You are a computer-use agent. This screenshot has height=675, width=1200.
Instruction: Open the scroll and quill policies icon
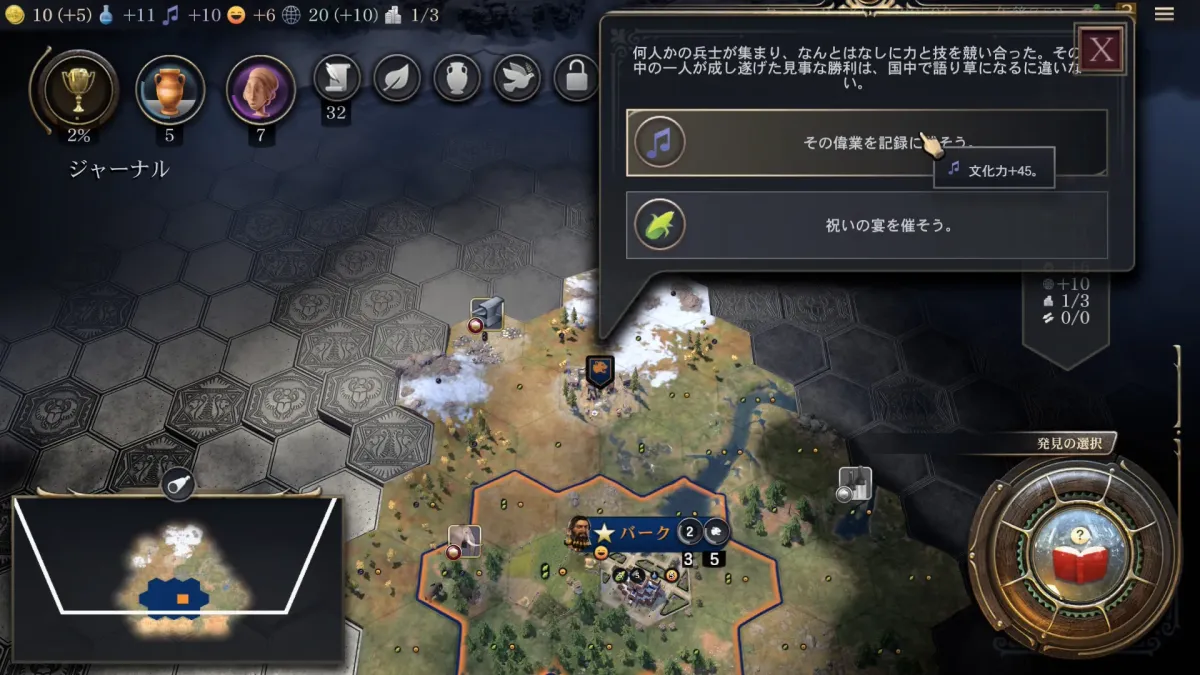point(337,77)
